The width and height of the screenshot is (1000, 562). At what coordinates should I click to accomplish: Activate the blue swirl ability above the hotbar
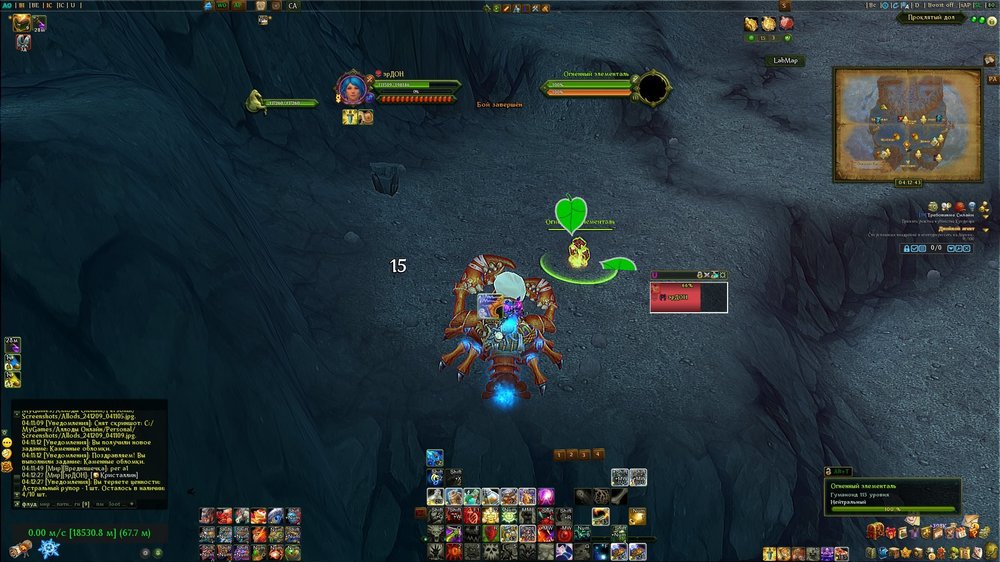[434, 457]
